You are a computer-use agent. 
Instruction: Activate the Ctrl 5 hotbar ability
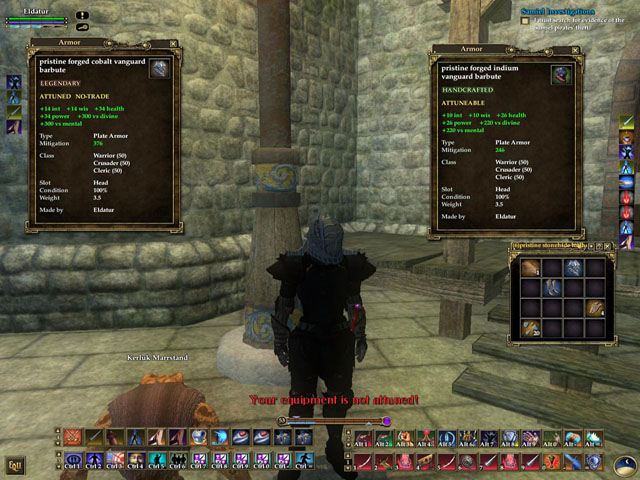pyautogui.click(x=156, y=460)
